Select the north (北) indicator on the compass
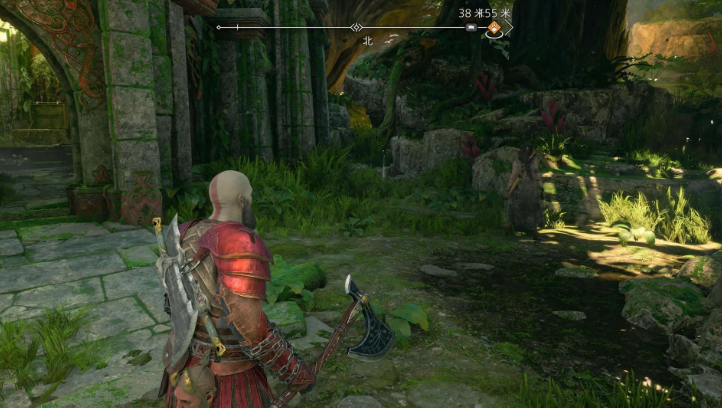 [x=367, y=41]
